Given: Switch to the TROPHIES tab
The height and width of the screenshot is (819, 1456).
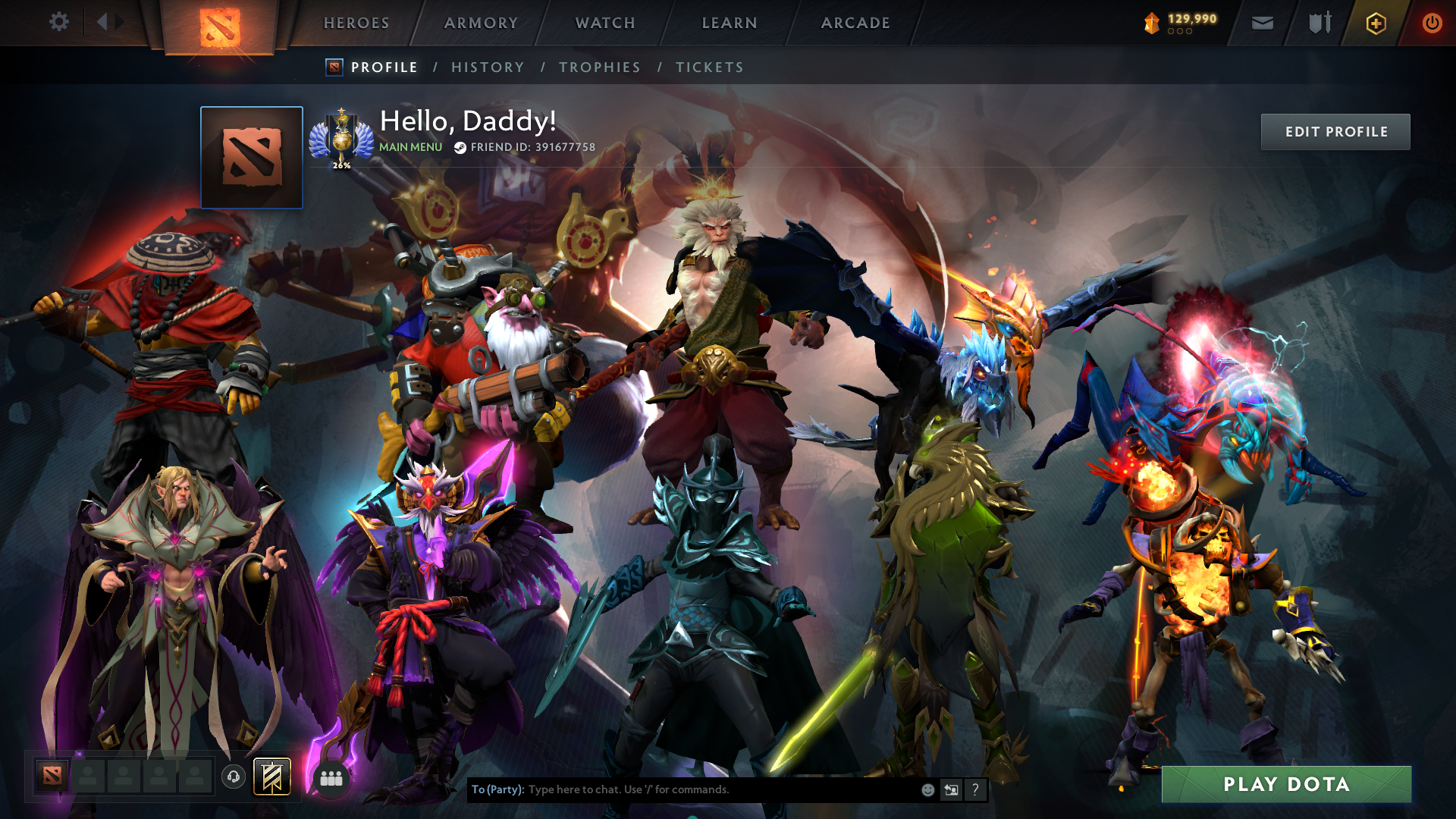Looking at the screenshot, I should pos(599,67).
